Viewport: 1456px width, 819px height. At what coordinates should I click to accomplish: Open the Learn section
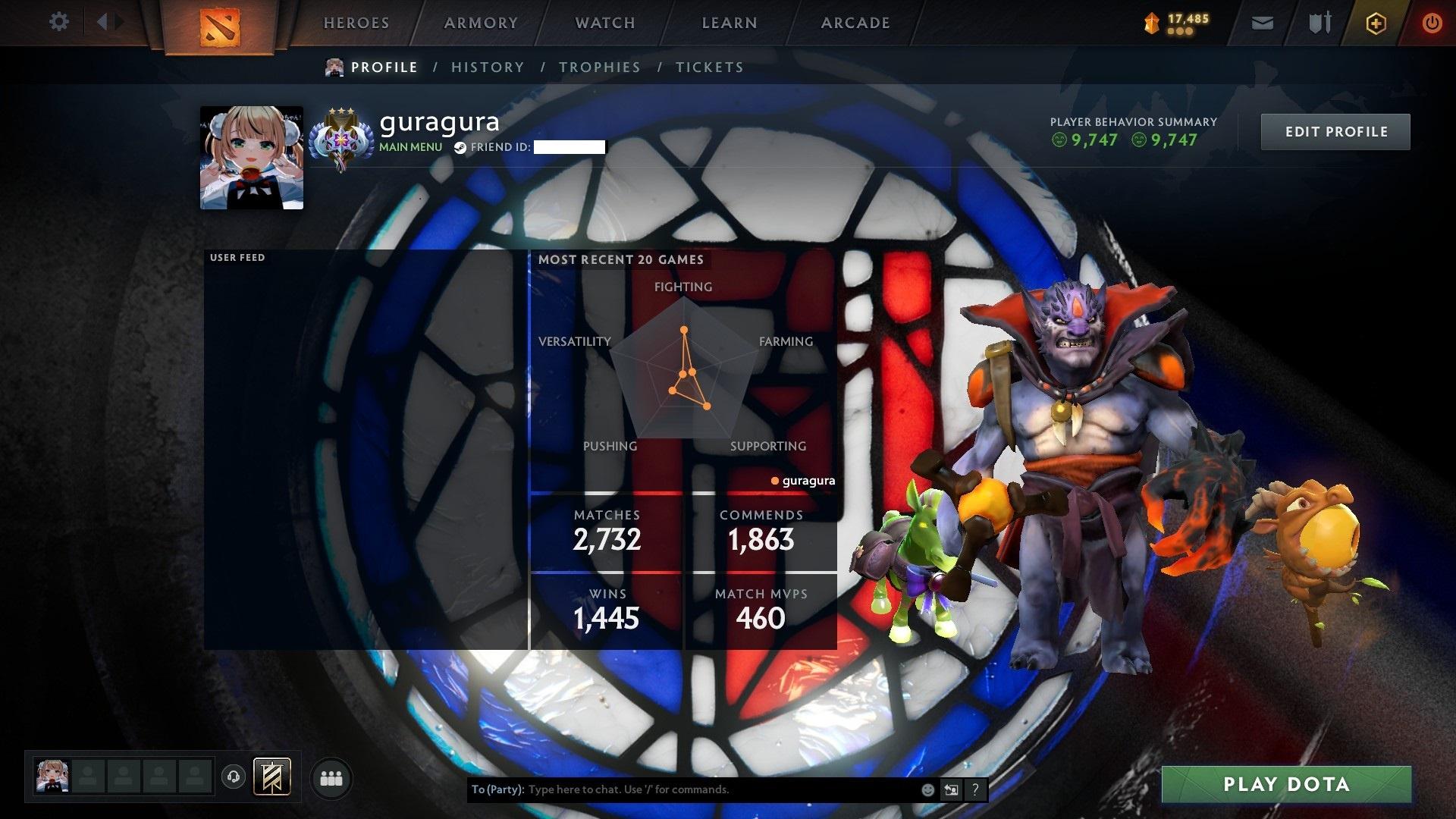coord(730,23)
